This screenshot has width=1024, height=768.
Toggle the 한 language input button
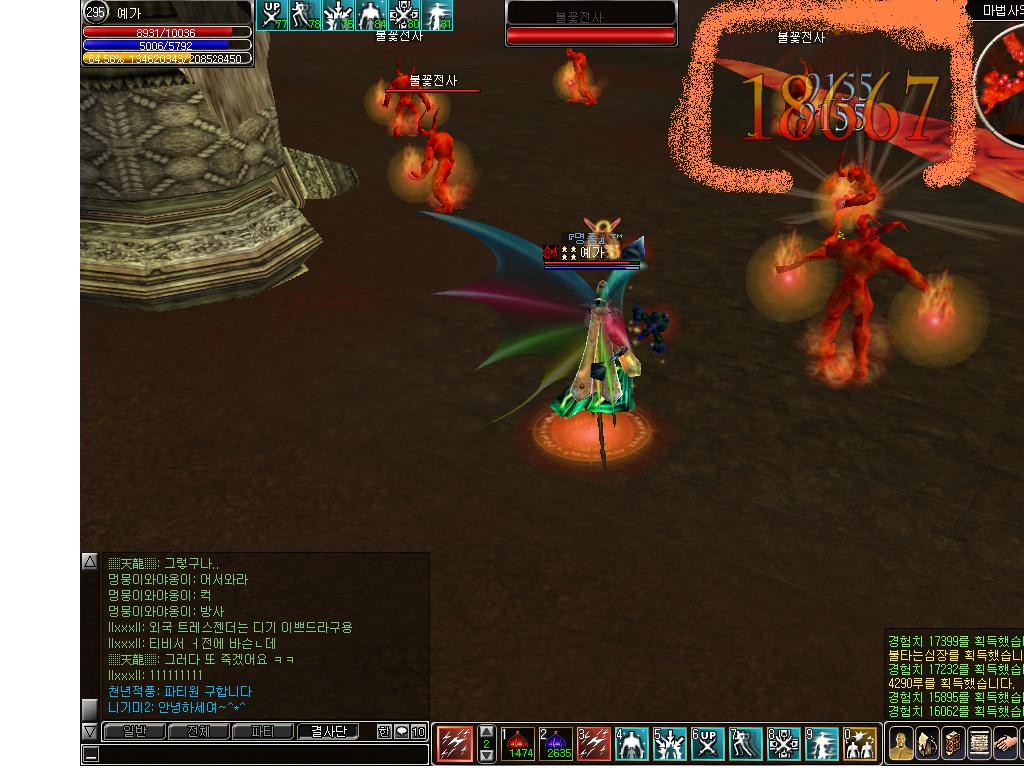385,731
